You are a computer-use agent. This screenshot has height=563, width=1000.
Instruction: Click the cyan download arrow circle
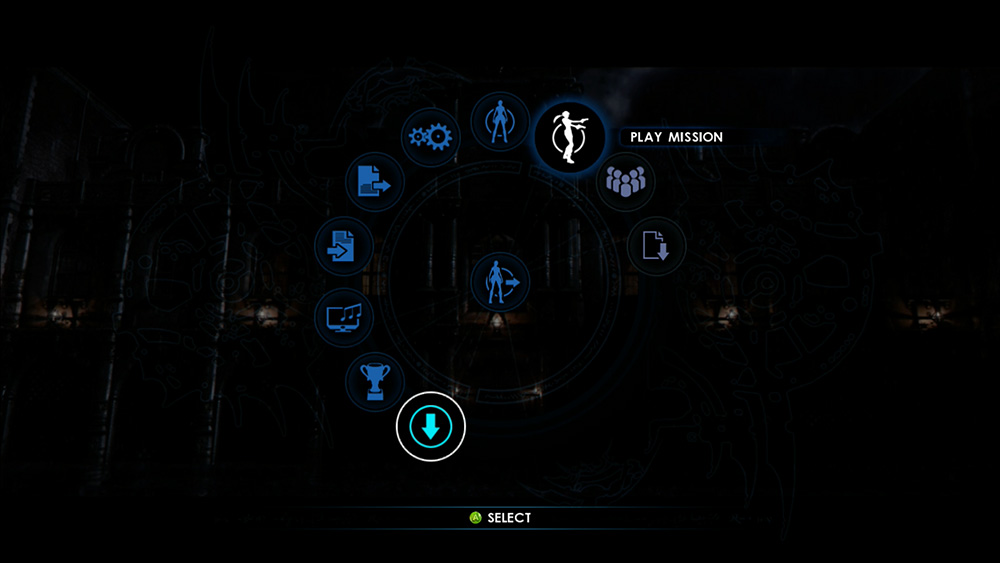click(431, 427)
